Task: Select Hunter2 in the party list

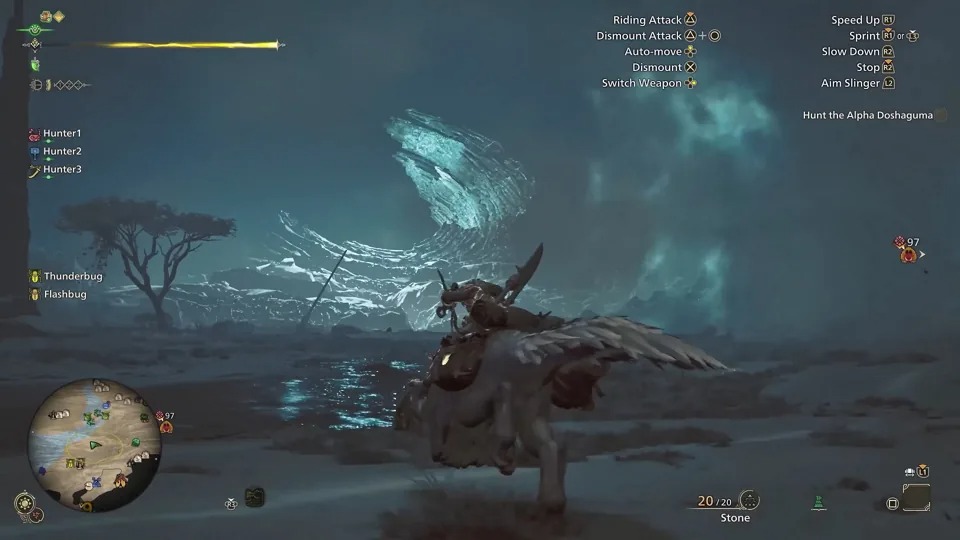Action: pos(61,151)
